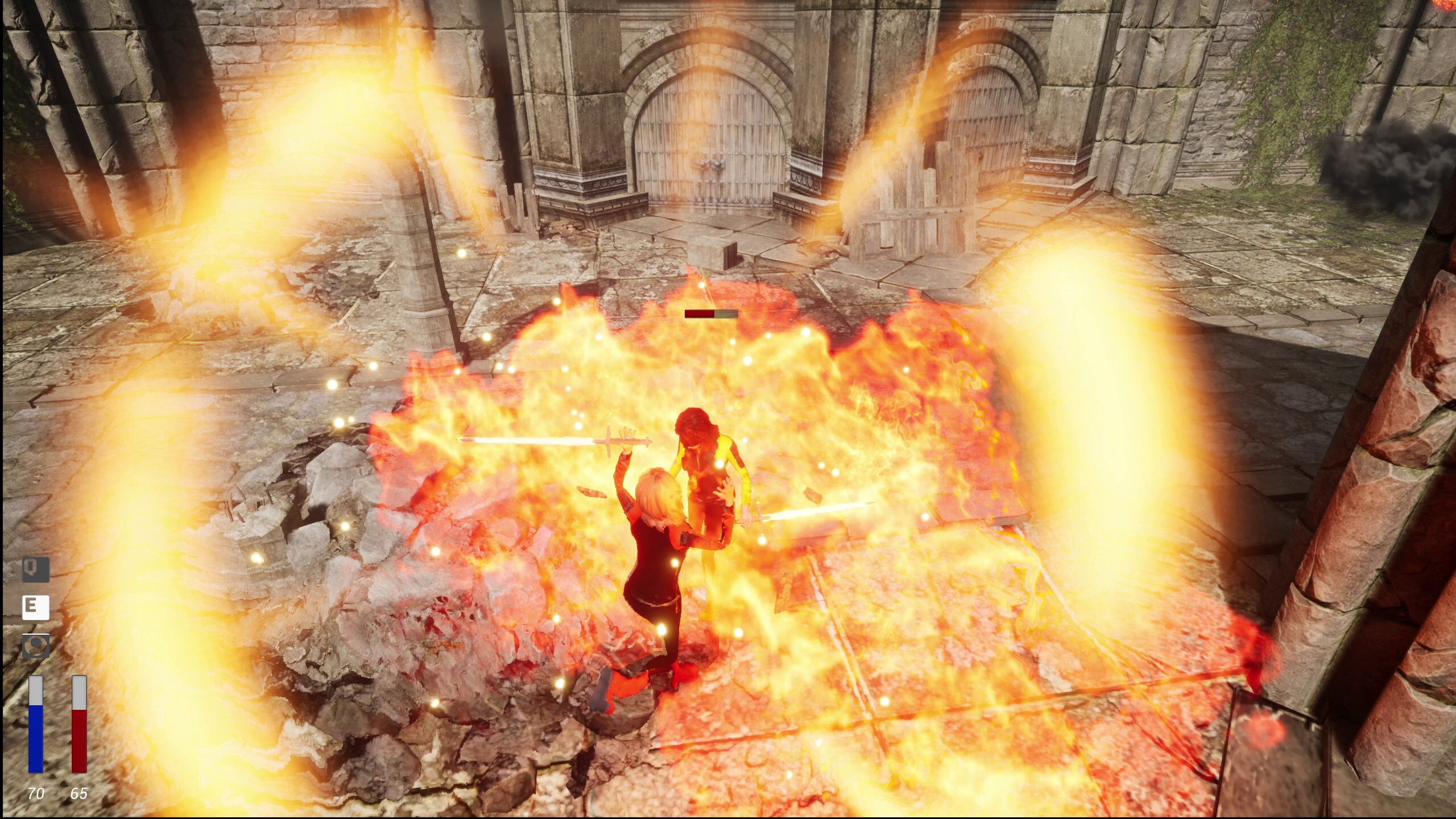Select the number 70 under the blue bar
Screen dimensions: 1456x819
35,791
